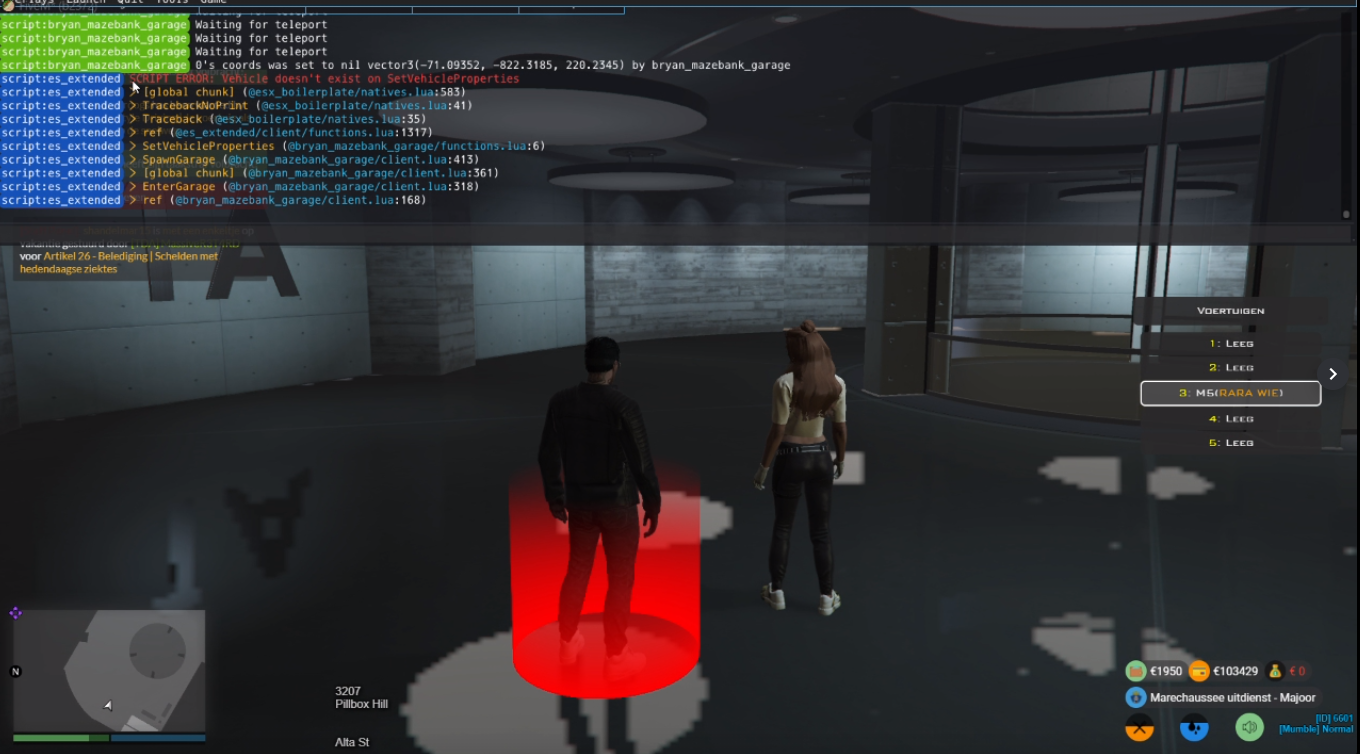Select the Marechaussee job badge icon
The height and width of the screenshot is (754, 1360).
point(1135,698)
